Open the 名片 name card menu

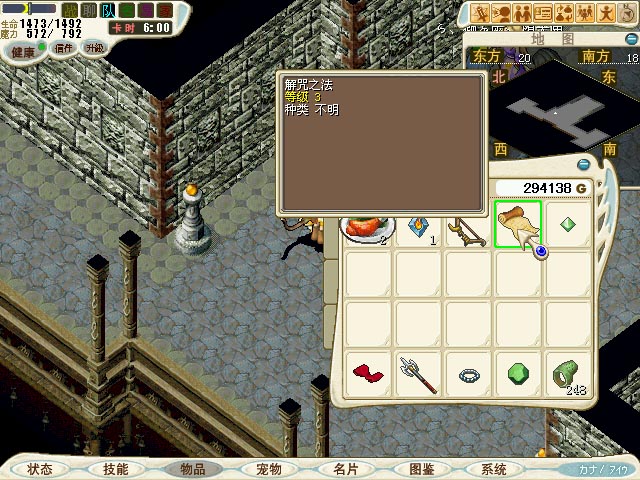point(344,468)
